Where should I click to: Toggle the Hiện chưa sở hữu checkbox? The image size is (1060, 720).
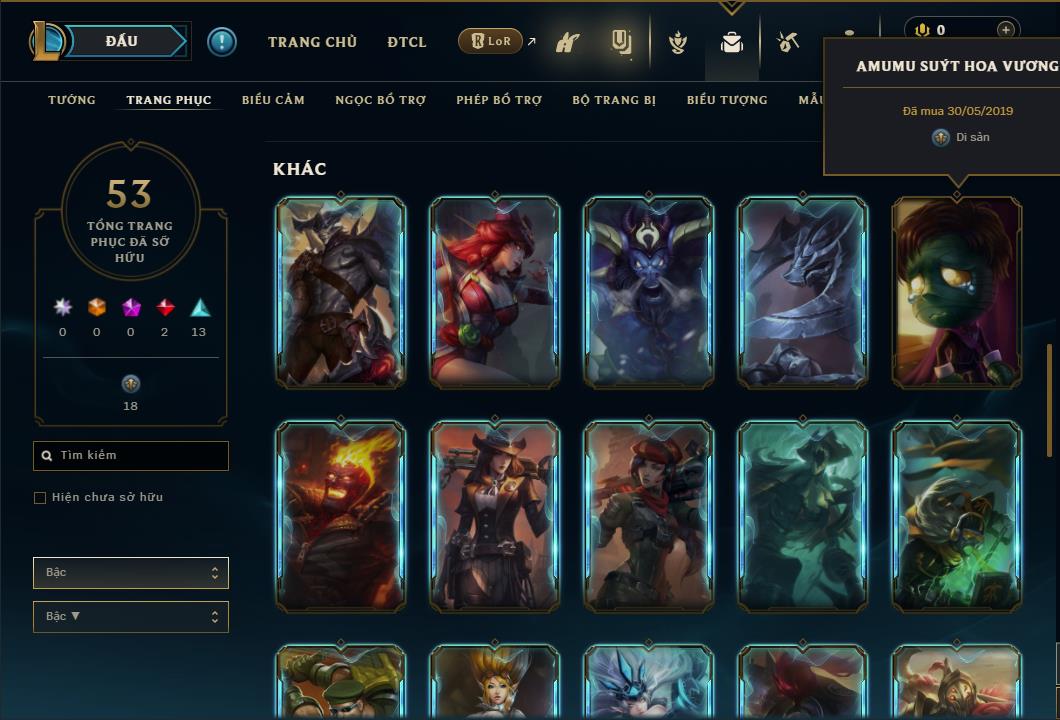tap(40, 498)
